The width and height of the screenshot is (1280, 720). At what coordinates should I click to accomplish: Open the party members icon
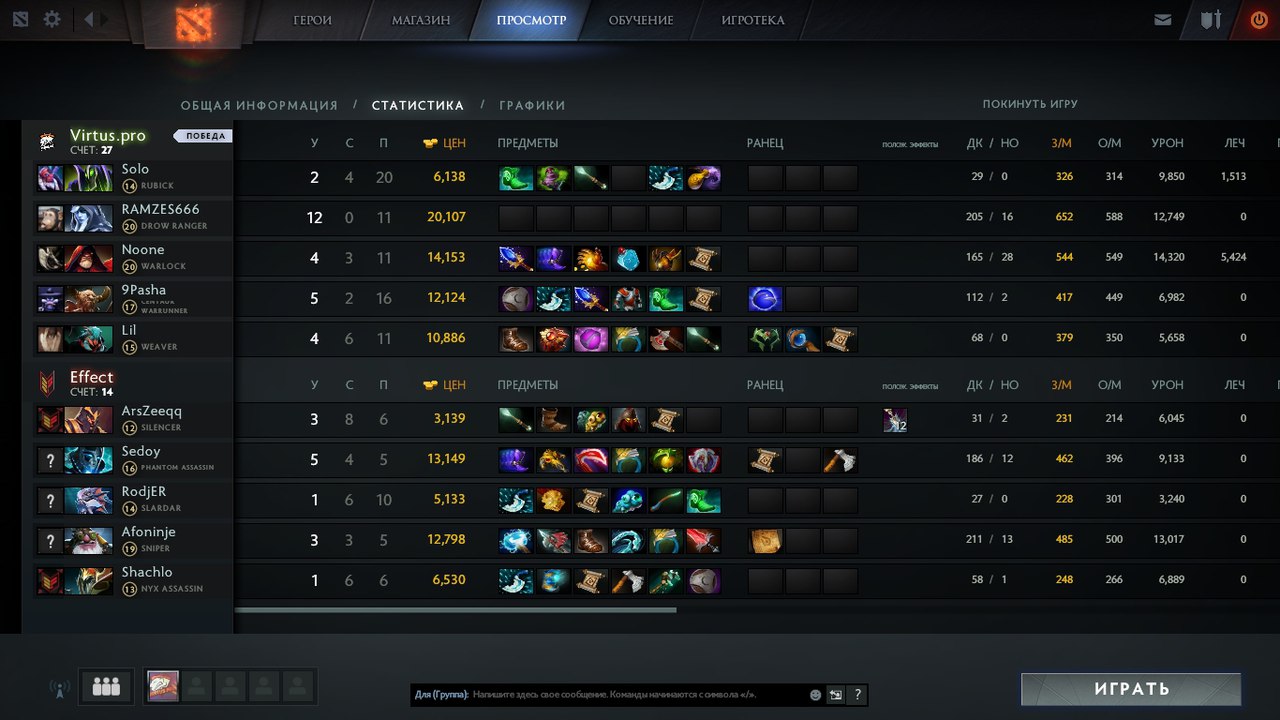point(106,687)
